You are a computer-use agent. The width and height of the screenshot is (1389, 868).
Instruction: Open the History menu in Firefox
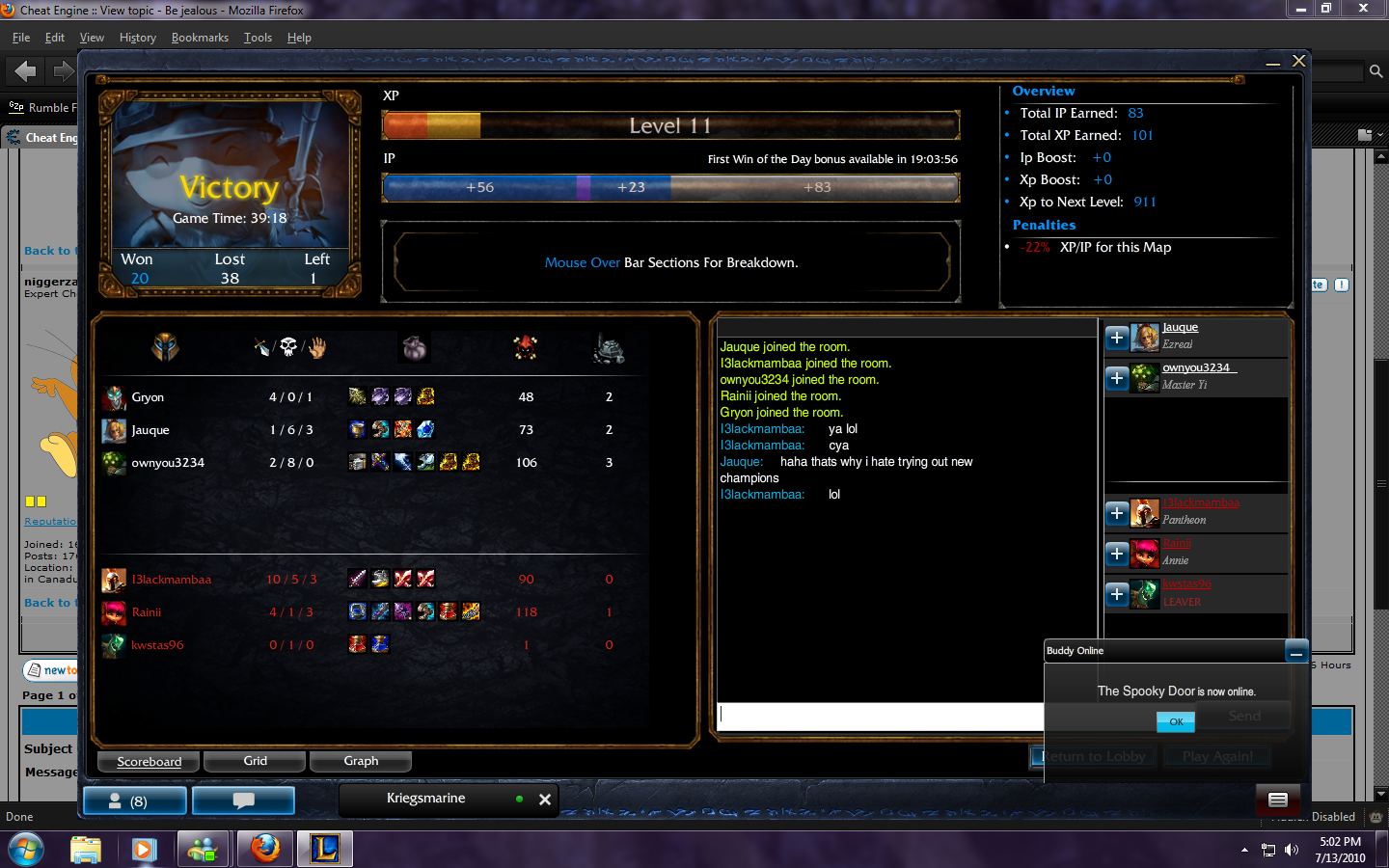pos(137,38)
